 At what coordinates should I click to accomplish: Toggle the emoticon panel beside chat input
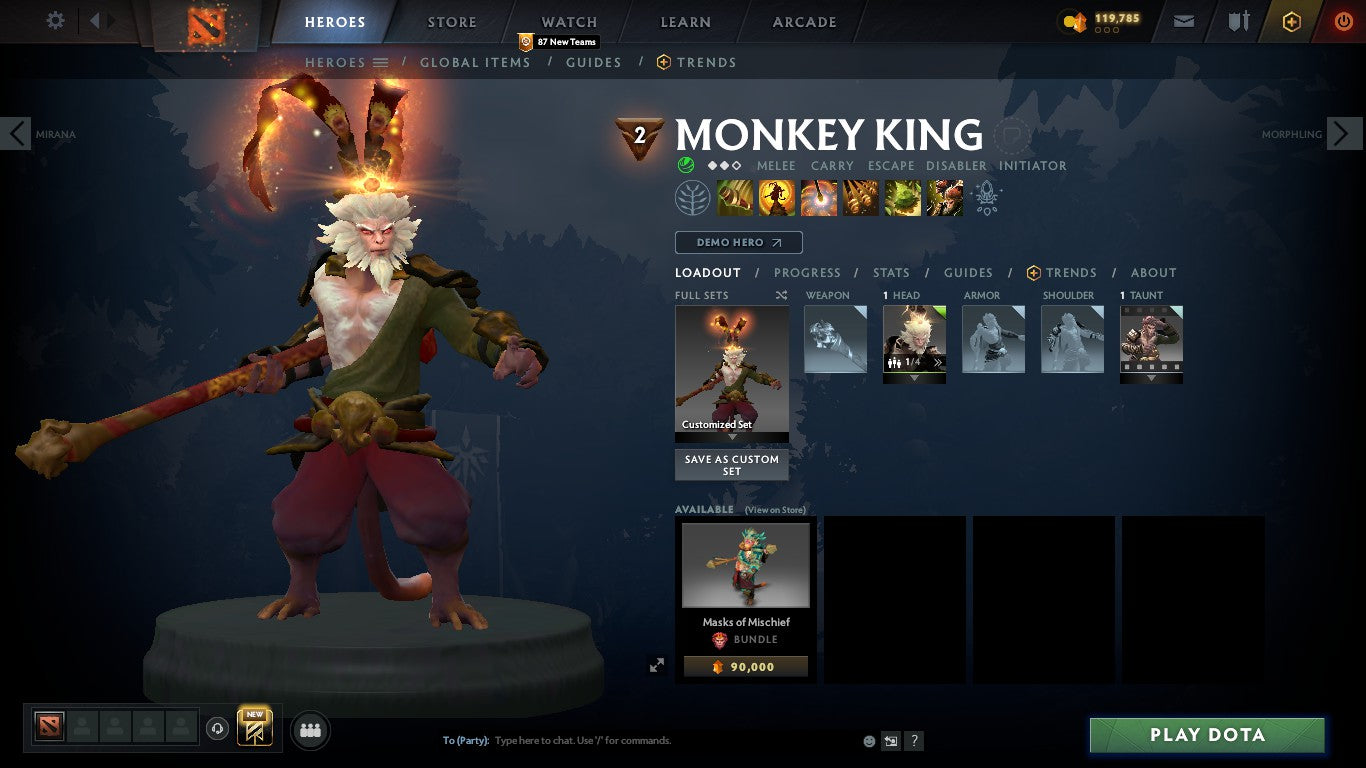click(x=868, y=740)
